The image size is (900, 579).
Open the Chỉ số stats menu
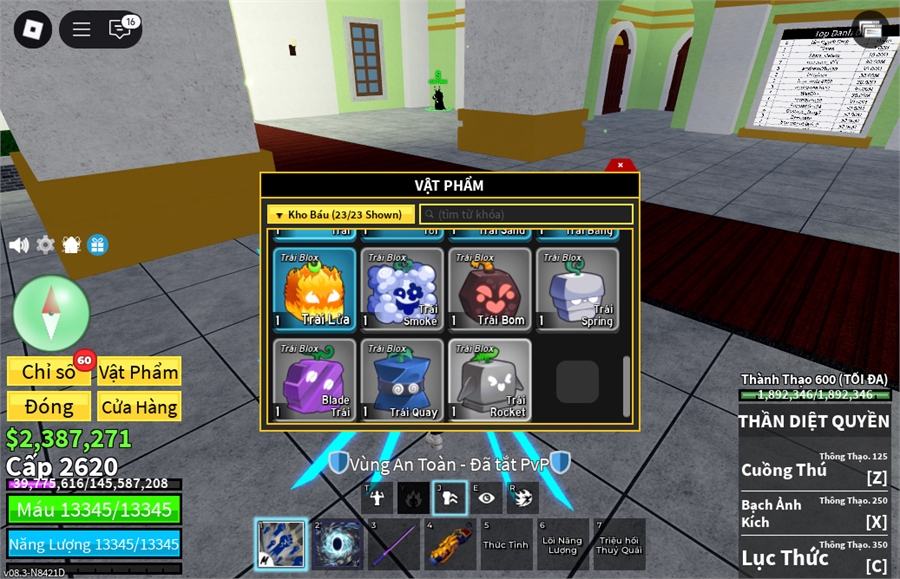pyautogui.click(x=50, y=372)
